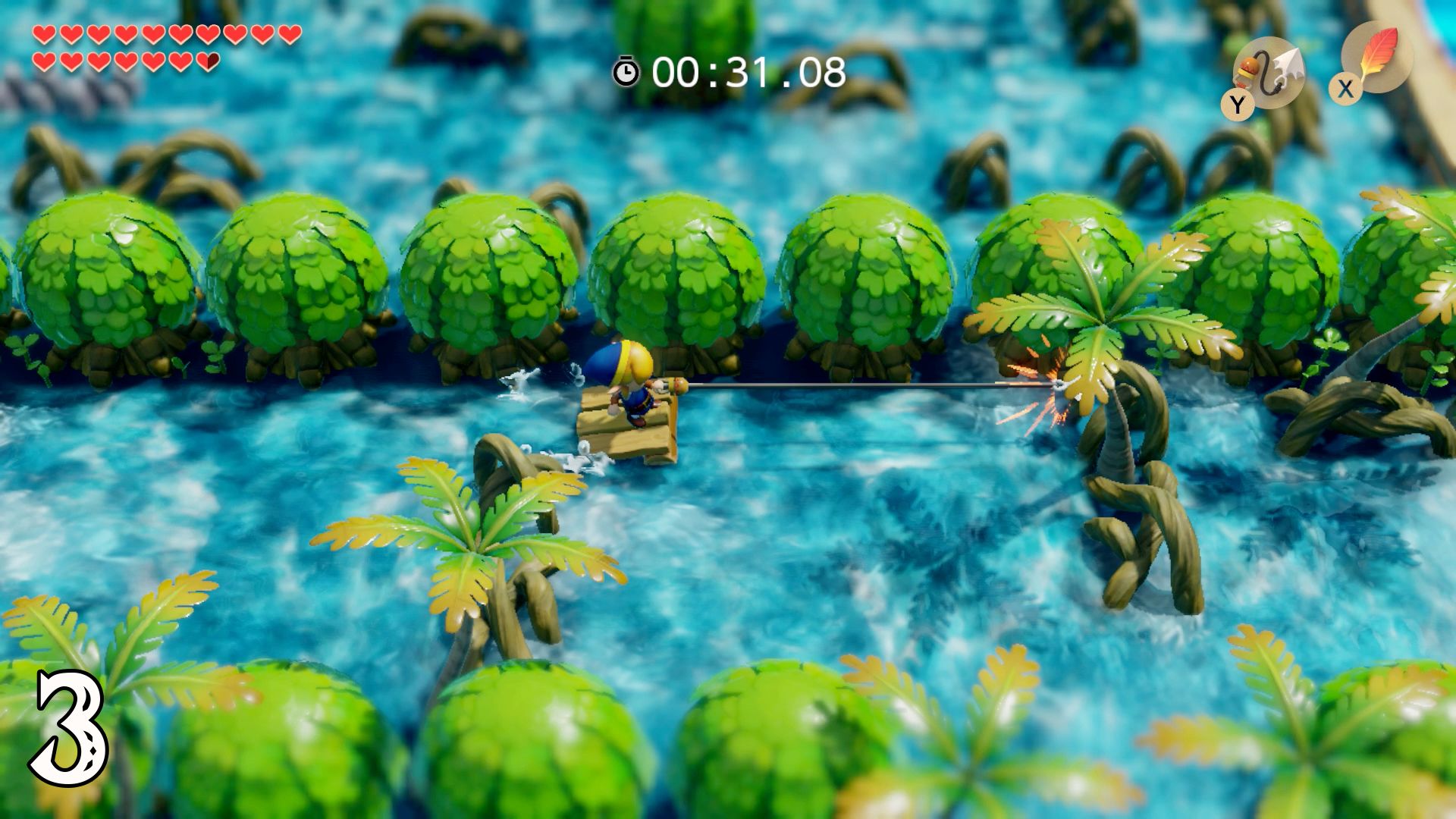
Task: Click the first heart in the health meter
Action: [x=43, y=33]
